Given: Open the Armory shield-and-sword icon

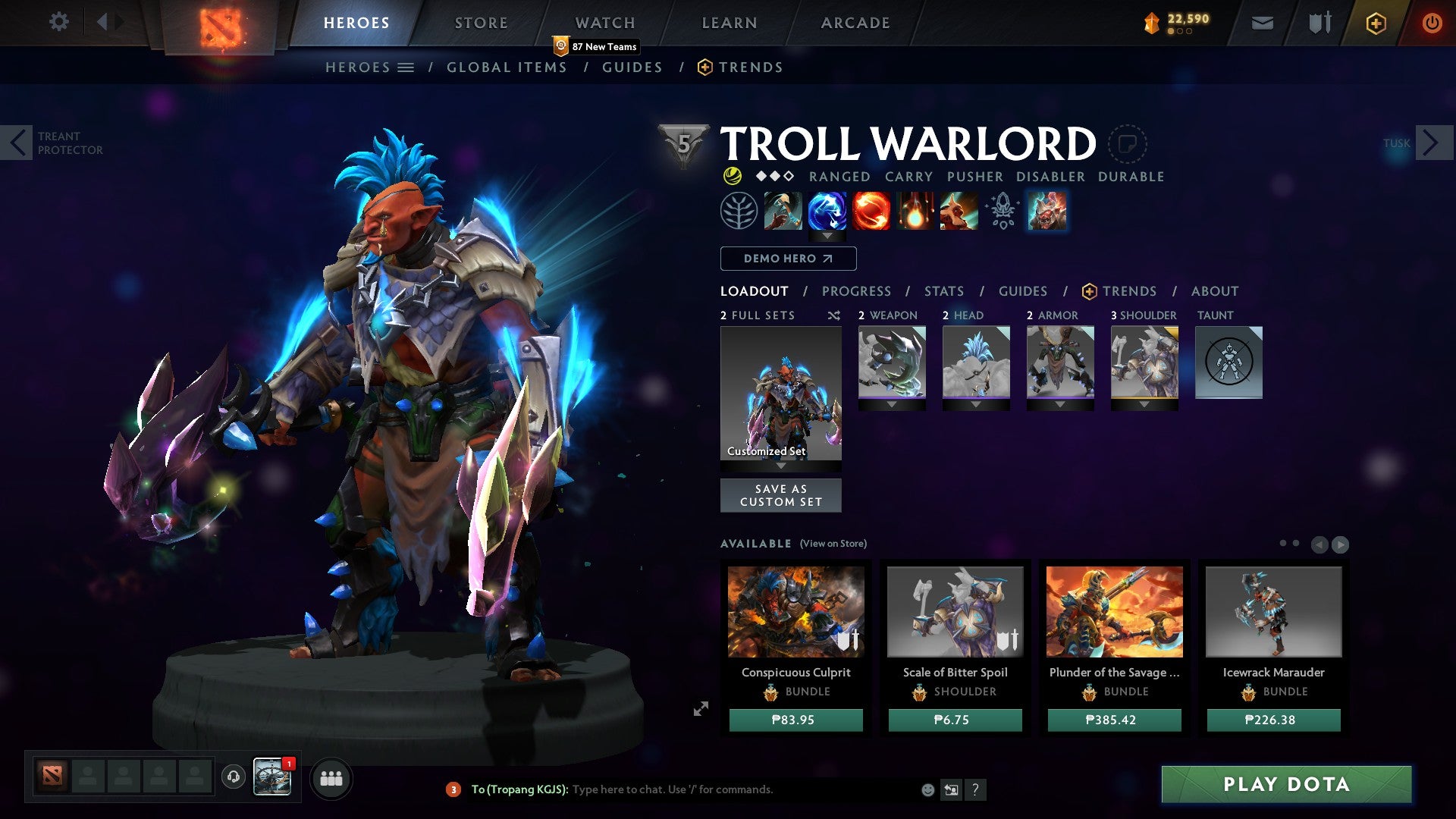Looking at the screenshot, I should pyautogui.click(x=1319, y=23).
